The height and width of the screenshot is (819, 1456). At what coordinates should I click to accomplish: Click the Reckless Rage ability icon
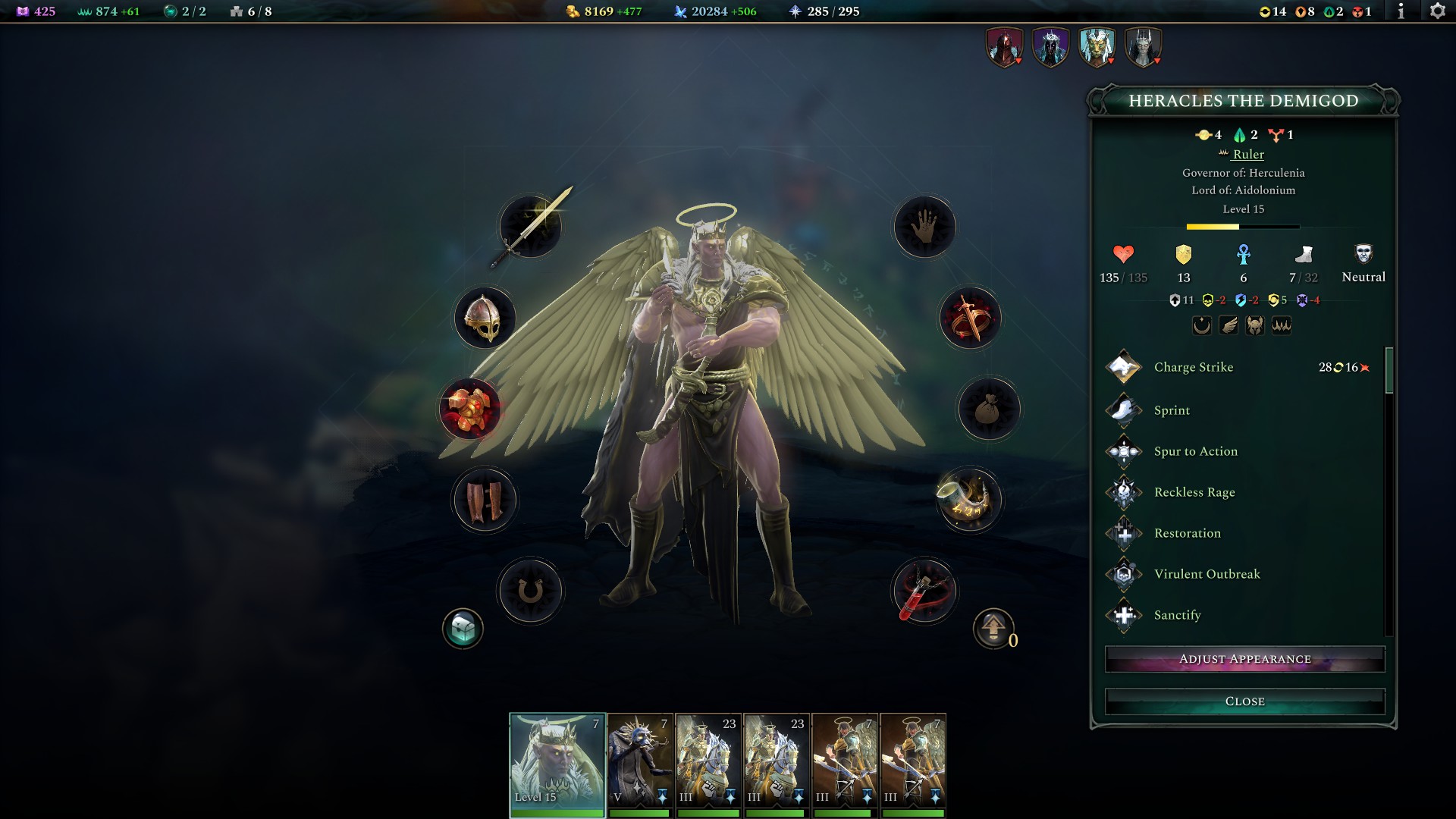1123,492
